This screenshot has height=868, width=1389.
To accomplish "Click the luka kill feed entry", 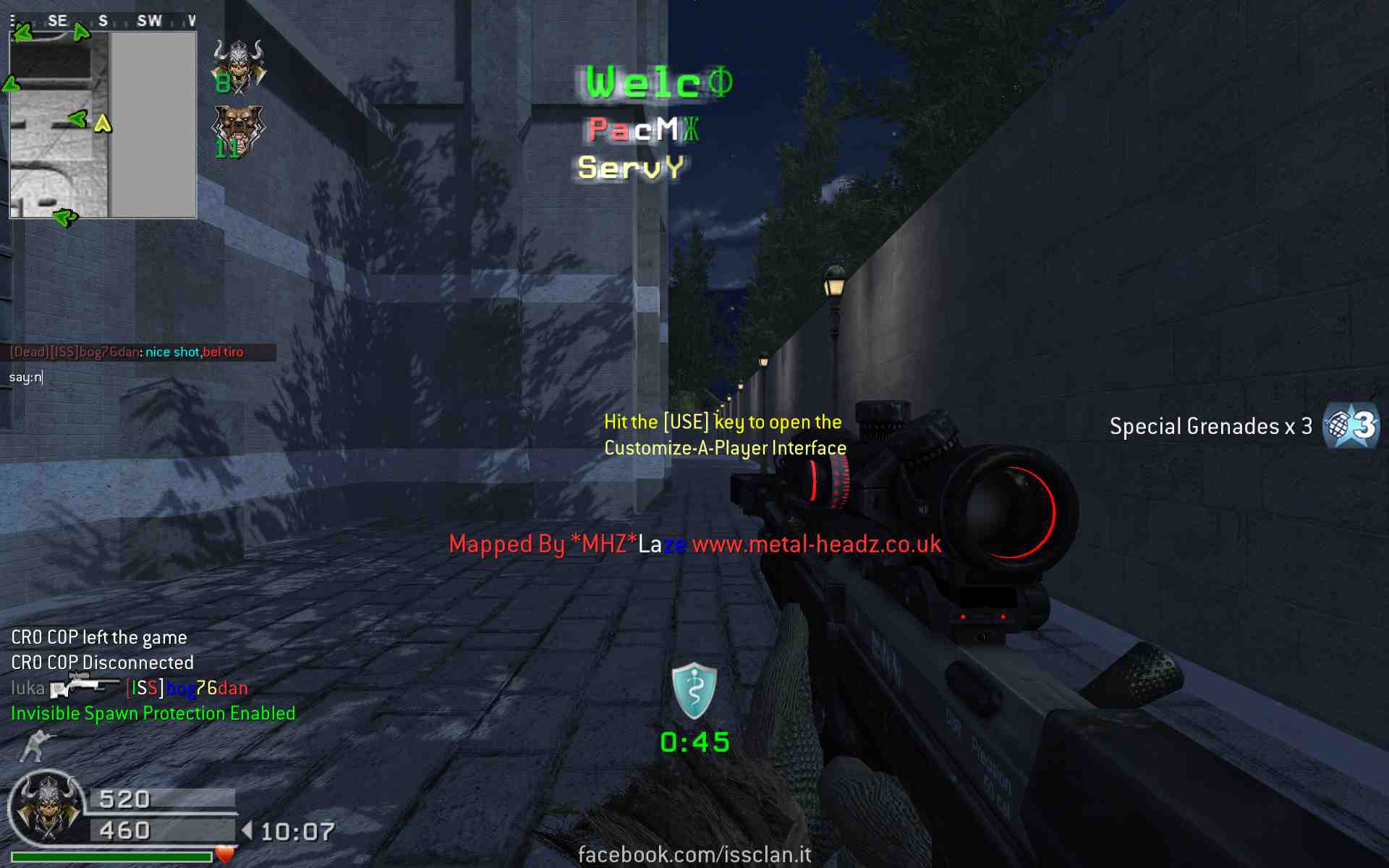I will (129, 687).
